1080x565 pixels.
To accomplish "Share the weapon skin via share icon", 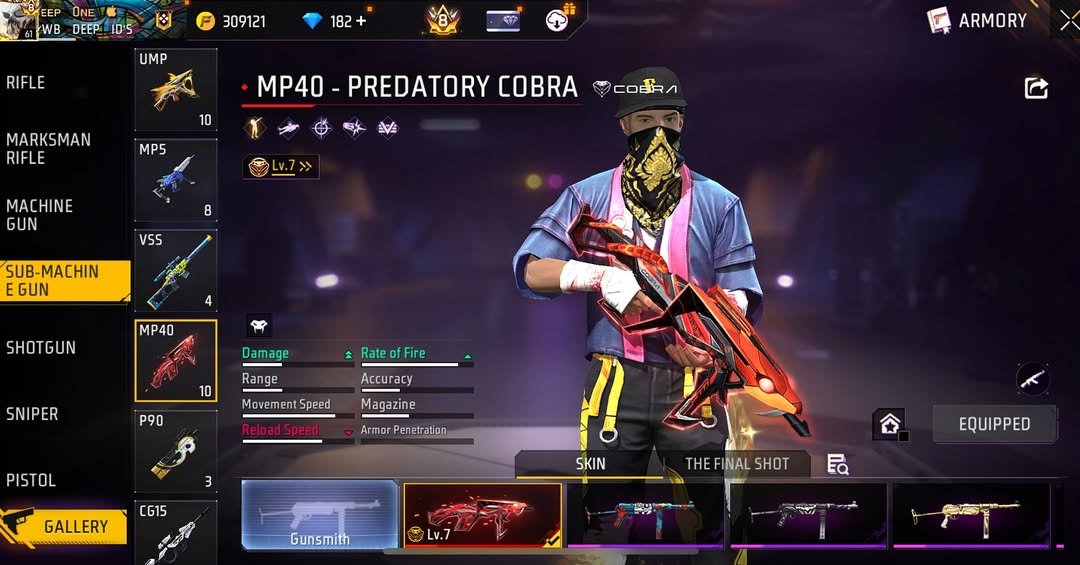I will click(x=1037, y=88).
